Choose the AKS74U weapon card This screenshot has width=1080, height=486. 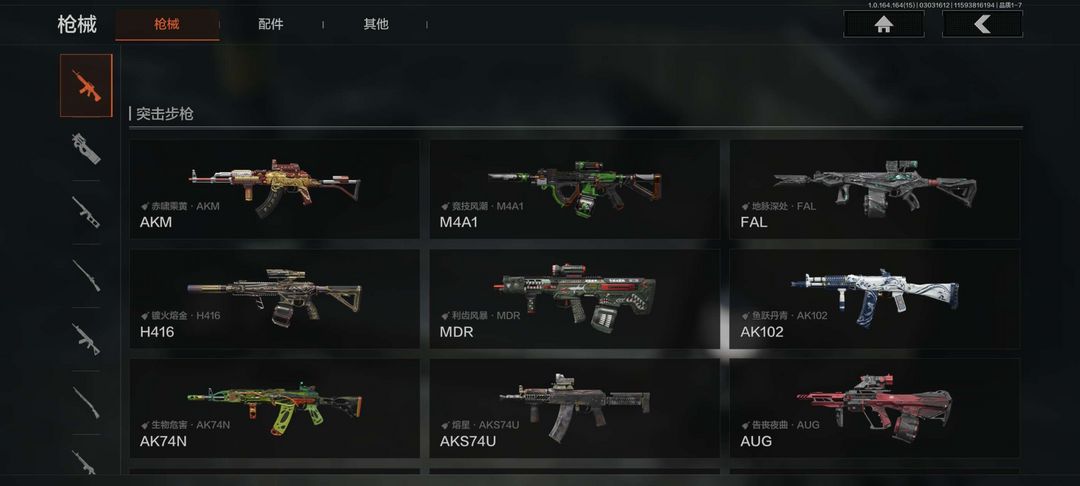(x=574, y=408)
